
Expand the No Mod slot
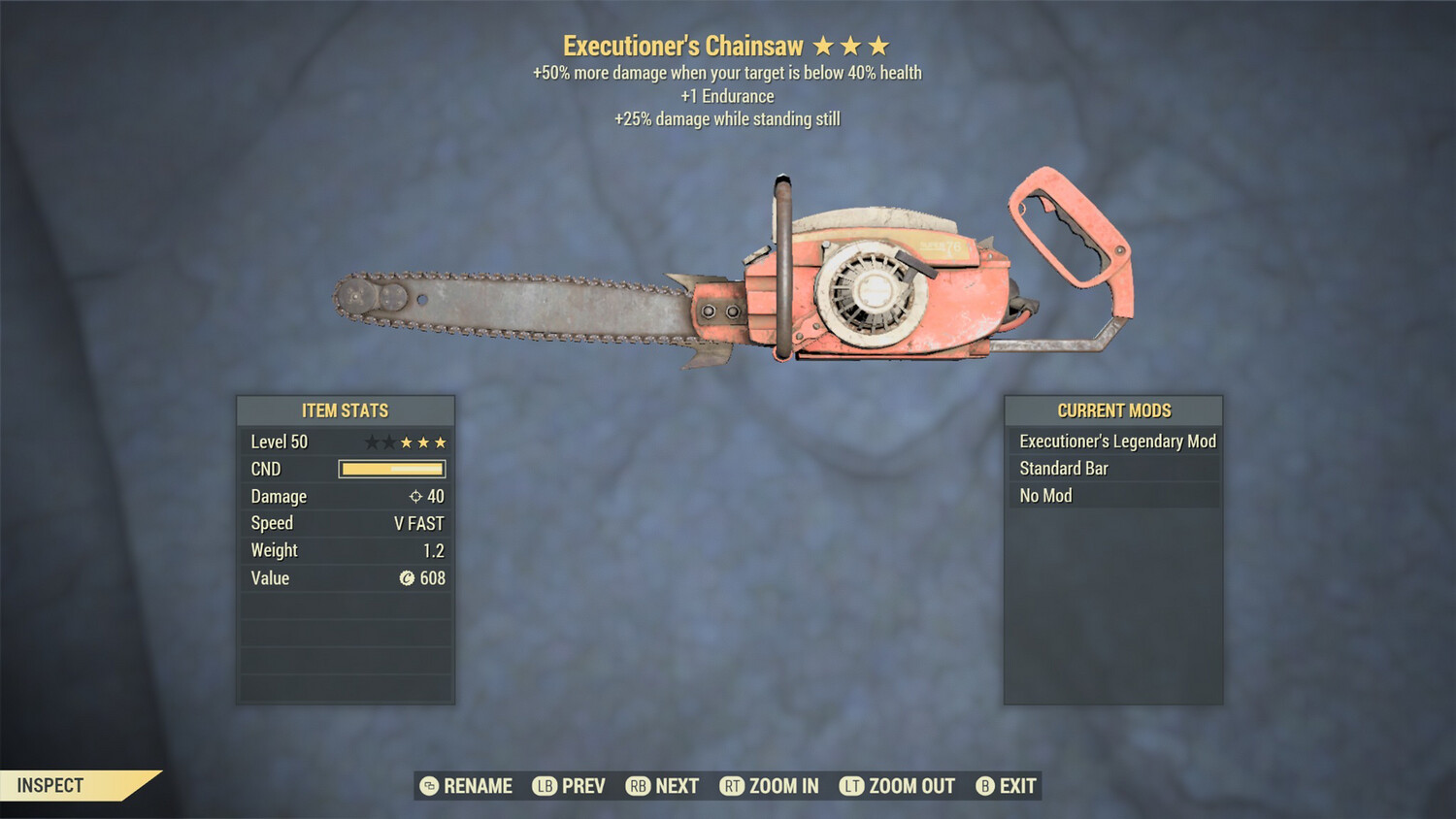click(1114, 495)
